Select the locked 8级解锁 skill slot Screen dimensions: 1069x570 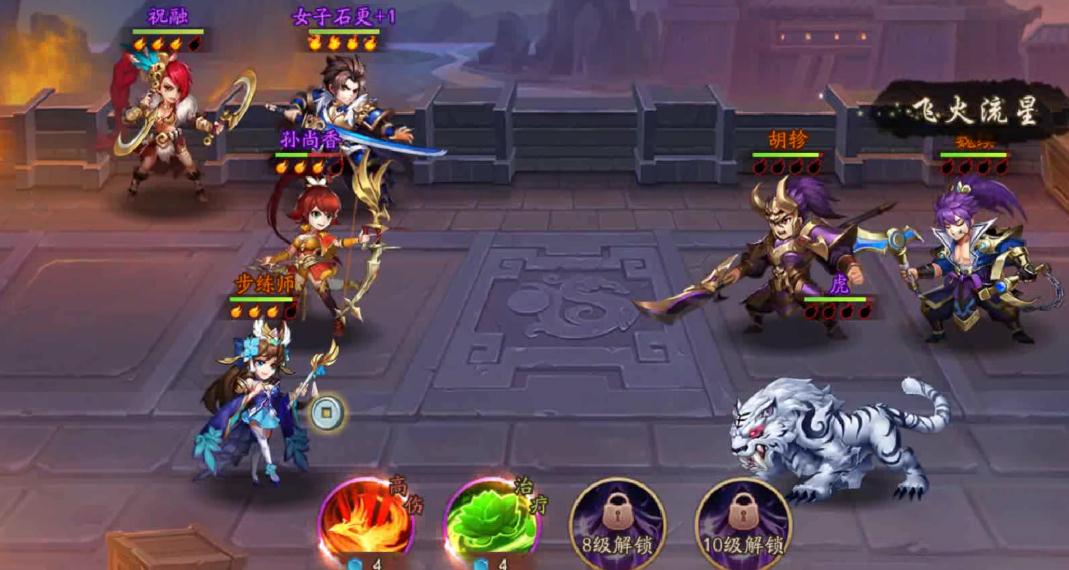coord(617,521)
